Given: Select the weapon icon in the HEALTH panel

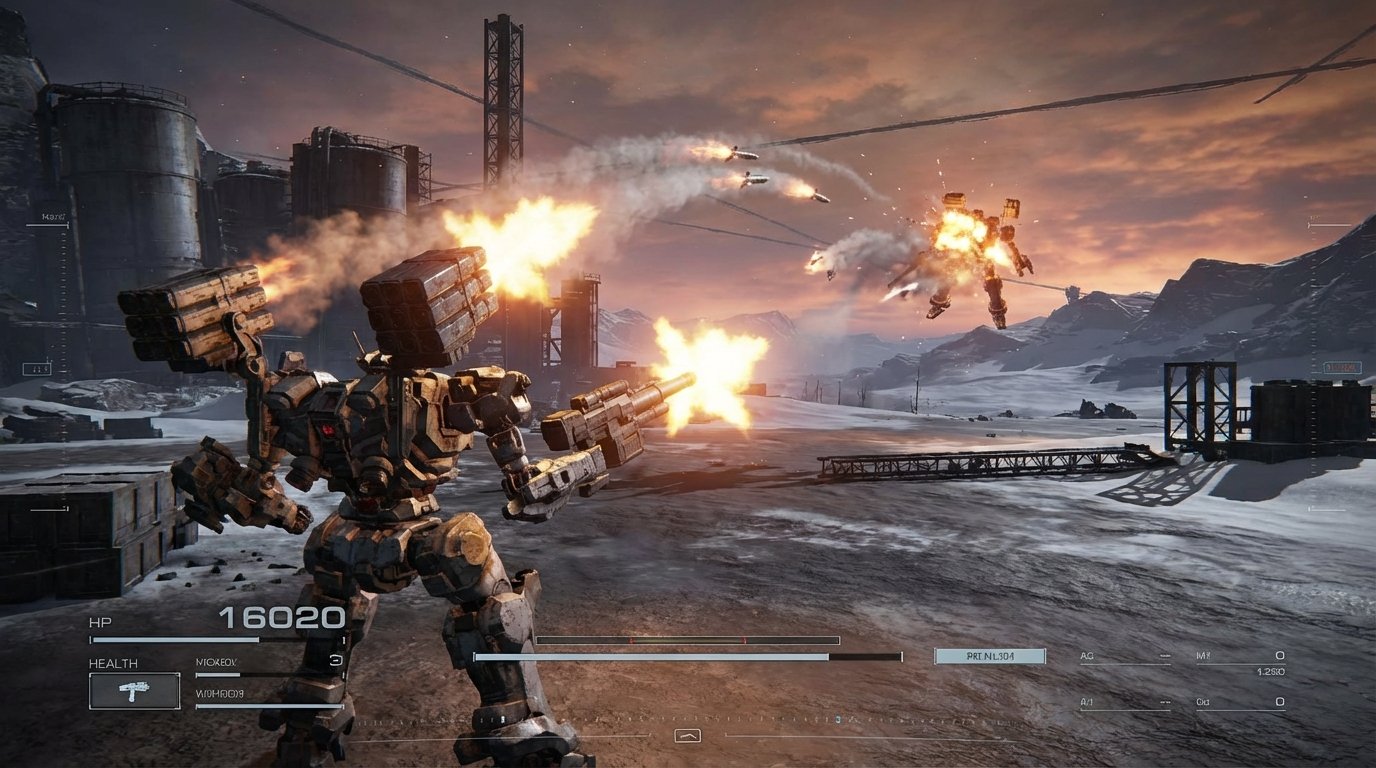Looking at the screenshot, I should point(133,691).
